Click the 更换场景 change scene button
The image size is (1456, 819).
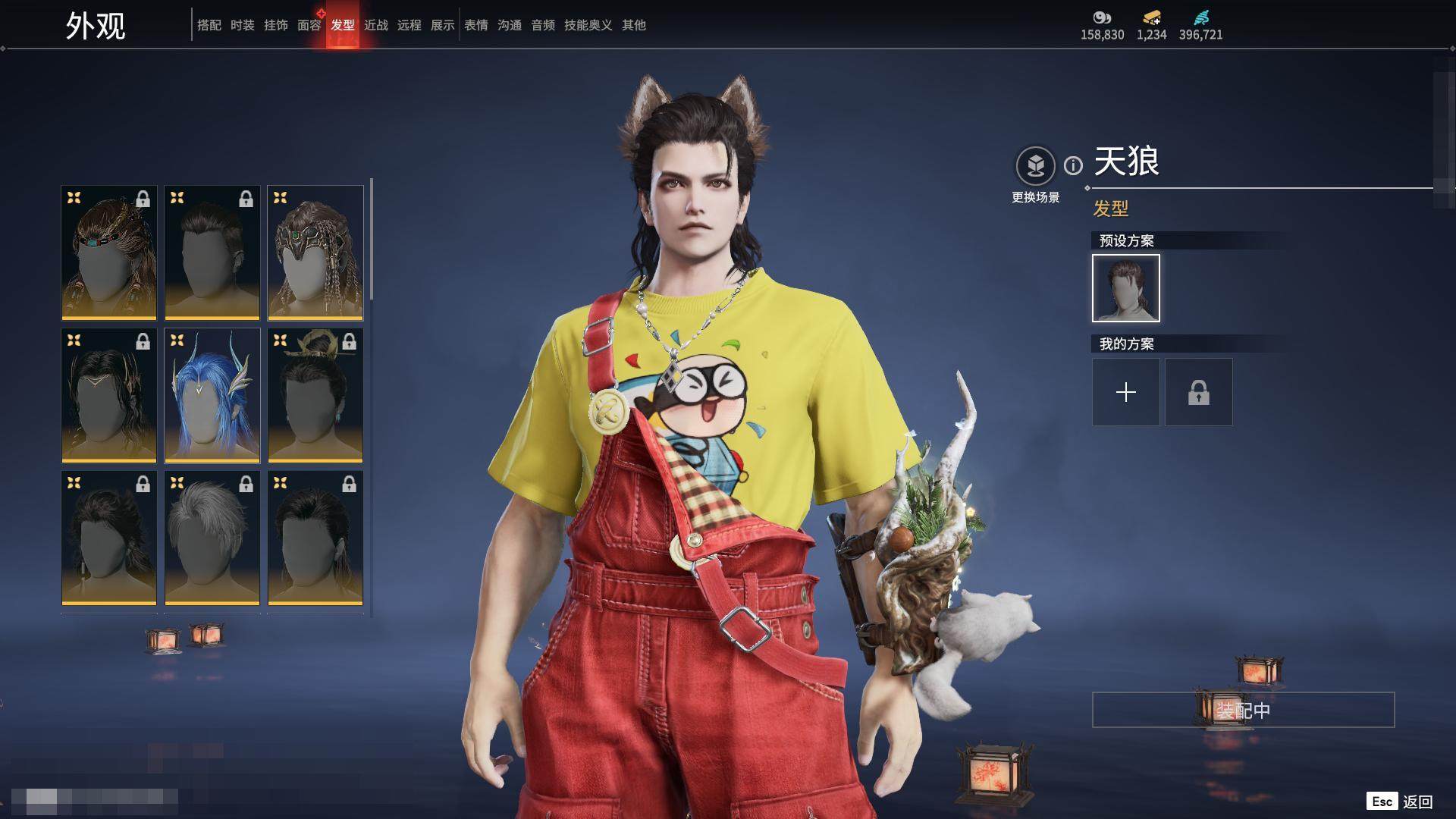click(x=1035, y=165)
